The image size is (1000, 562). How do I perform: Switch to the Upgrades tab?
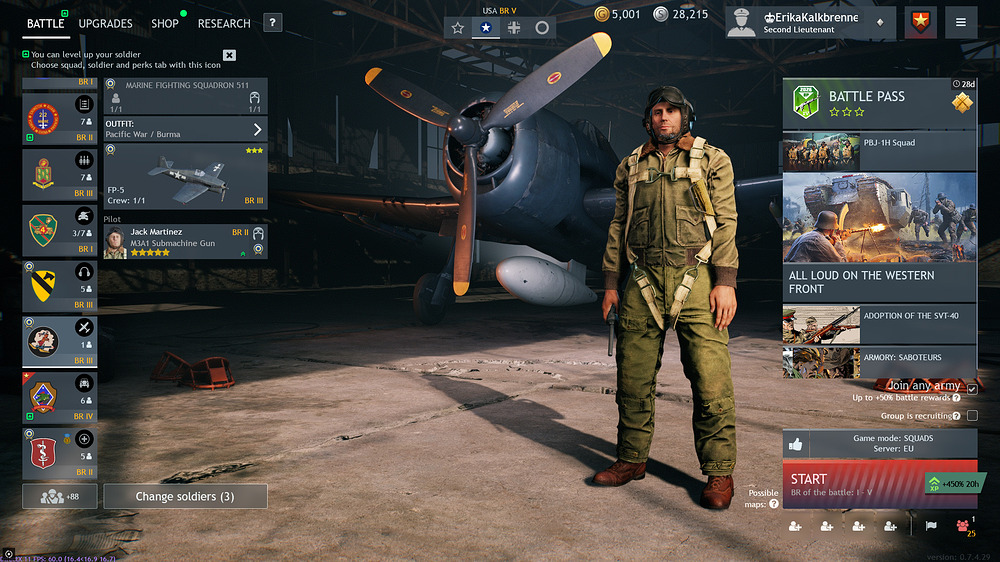tap(105, 23)
